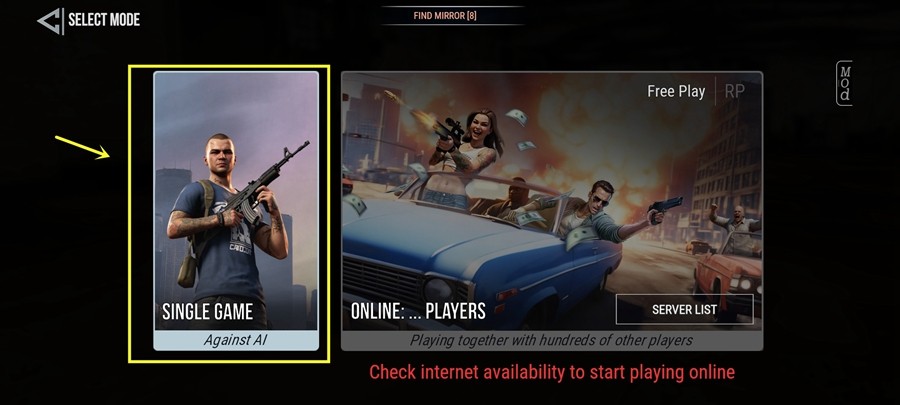Switch to the RP tab
The height and width of the screenshot is (405, 900).
point(735,91)
